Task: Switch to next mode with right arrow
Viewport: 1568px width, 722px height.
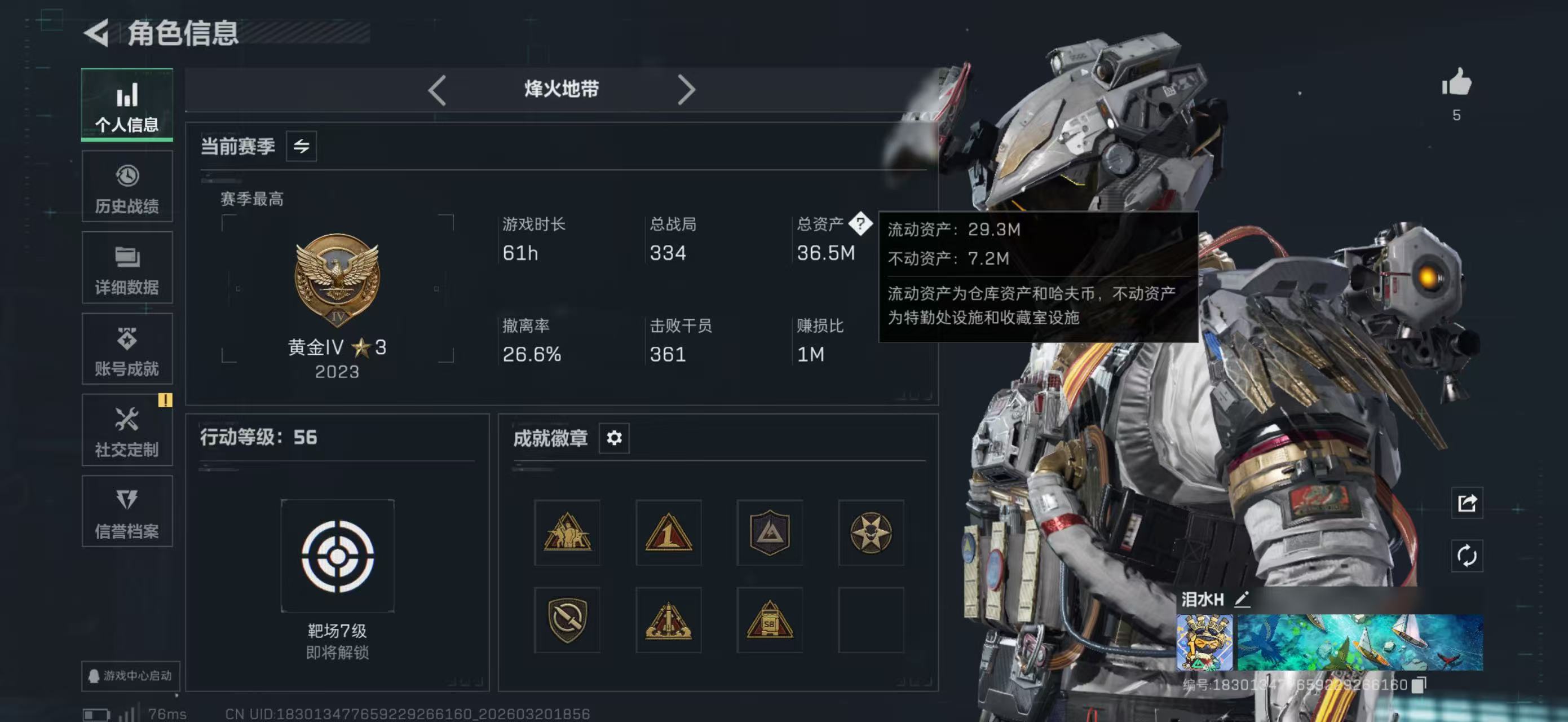Action: [688, 90]
